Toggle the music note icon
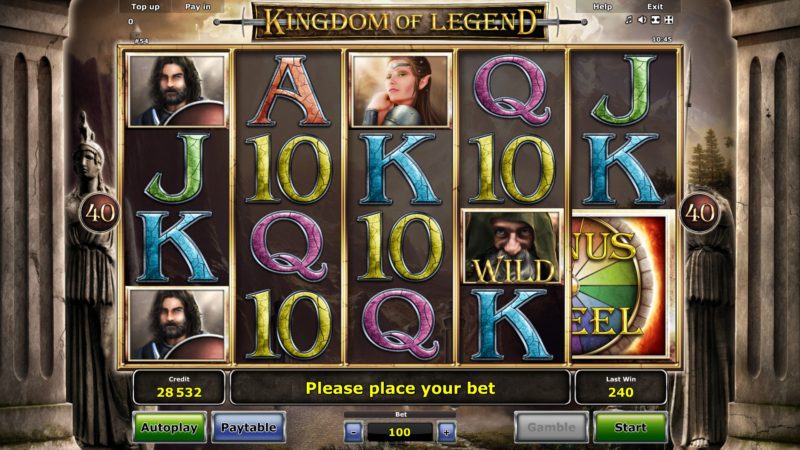 (x=627, y=20)
